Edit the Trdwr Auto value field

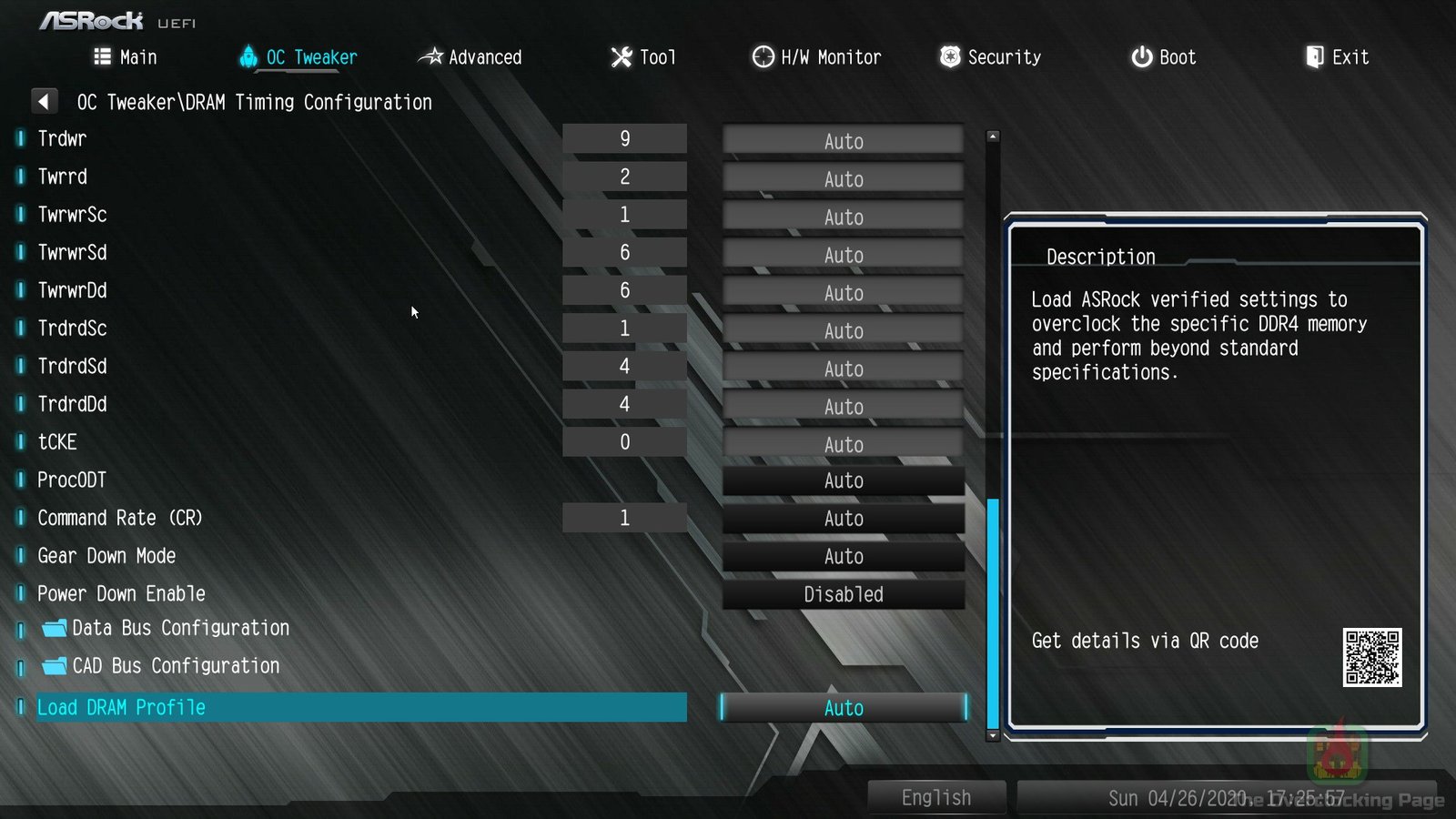[843, 141]
